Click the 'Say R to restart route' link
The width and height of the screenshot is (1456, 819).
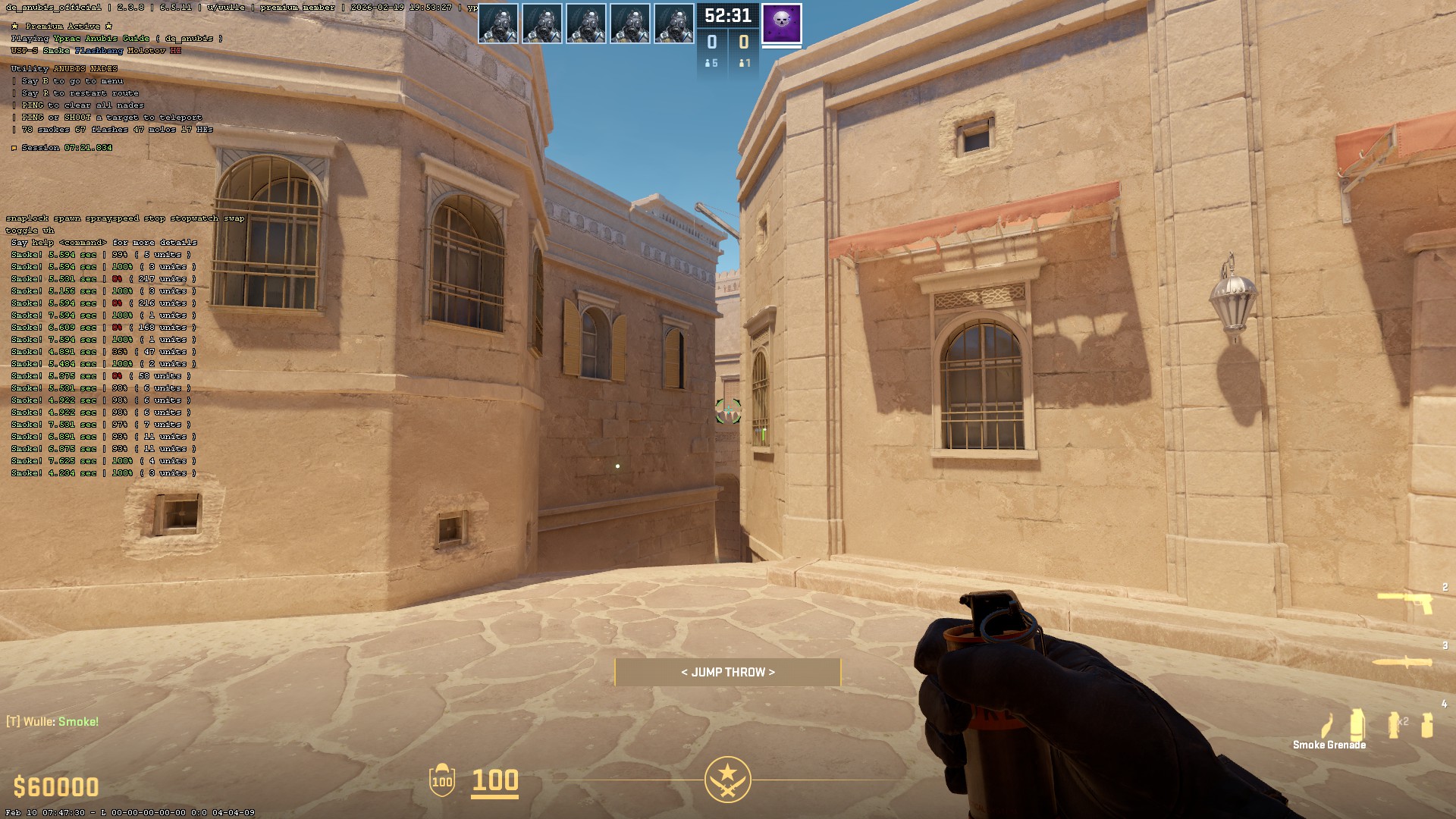[80, 93]
